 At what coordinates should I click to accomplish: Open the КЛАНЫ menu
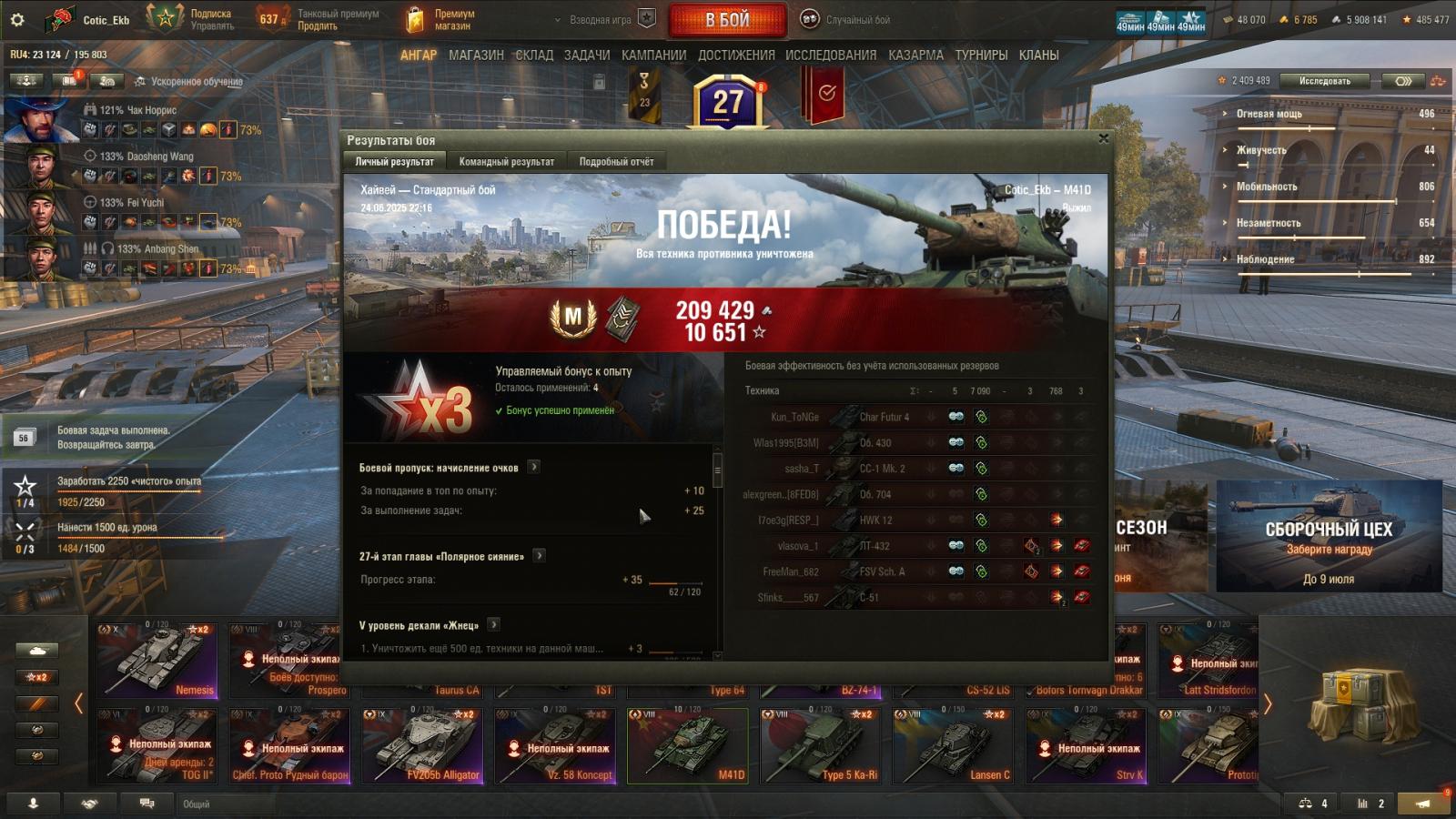(x=1038, y=55)
